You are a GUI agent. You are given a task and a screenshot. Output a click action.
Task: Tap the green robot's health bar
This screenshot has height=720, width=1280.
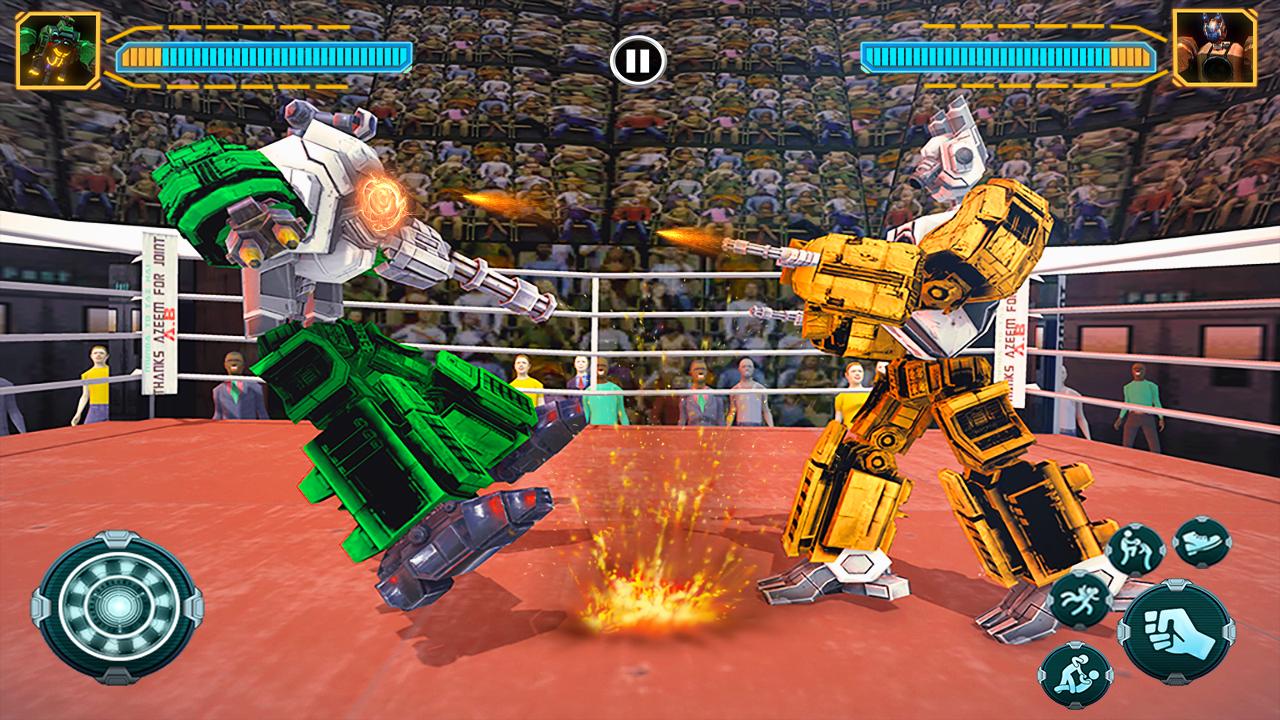[x=265, y=57]
